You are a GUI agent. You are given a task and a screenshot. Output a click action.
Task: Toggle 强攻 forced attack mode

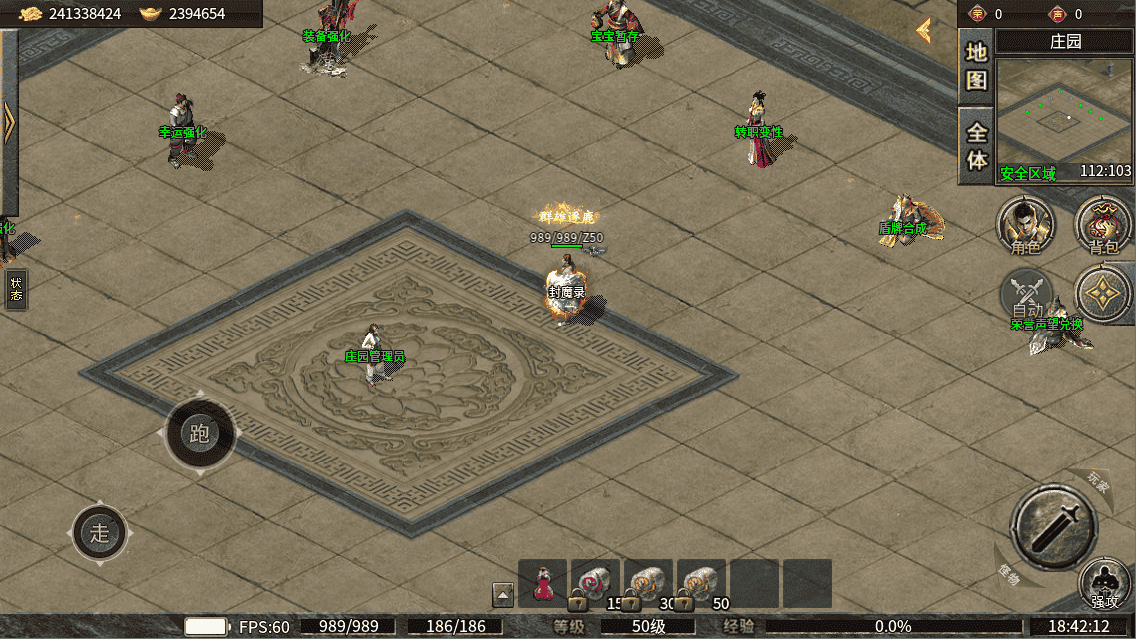coord(1104,585)
